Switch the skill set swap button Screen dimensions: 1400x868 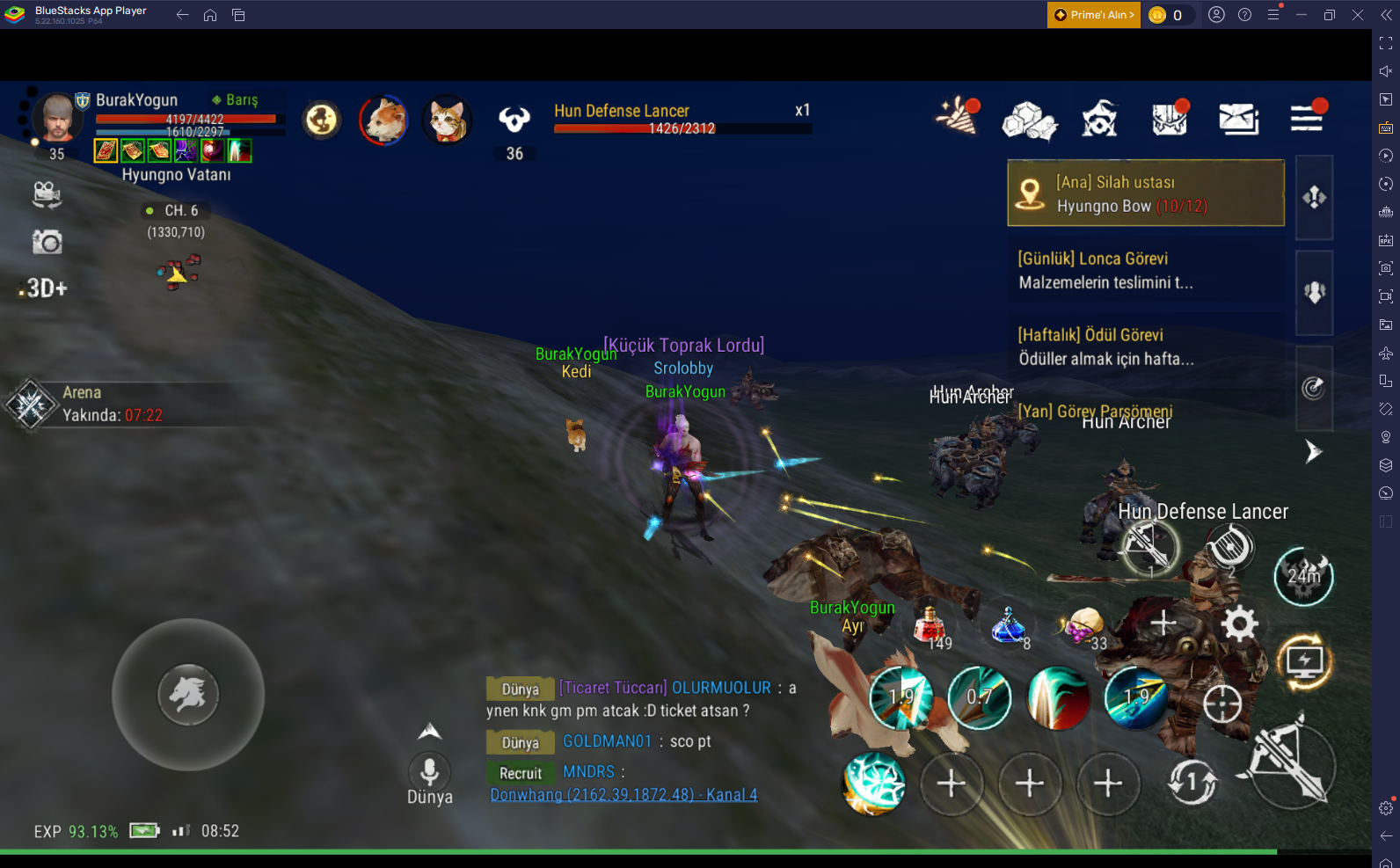pyautogui.click(x=1192, y=782)
